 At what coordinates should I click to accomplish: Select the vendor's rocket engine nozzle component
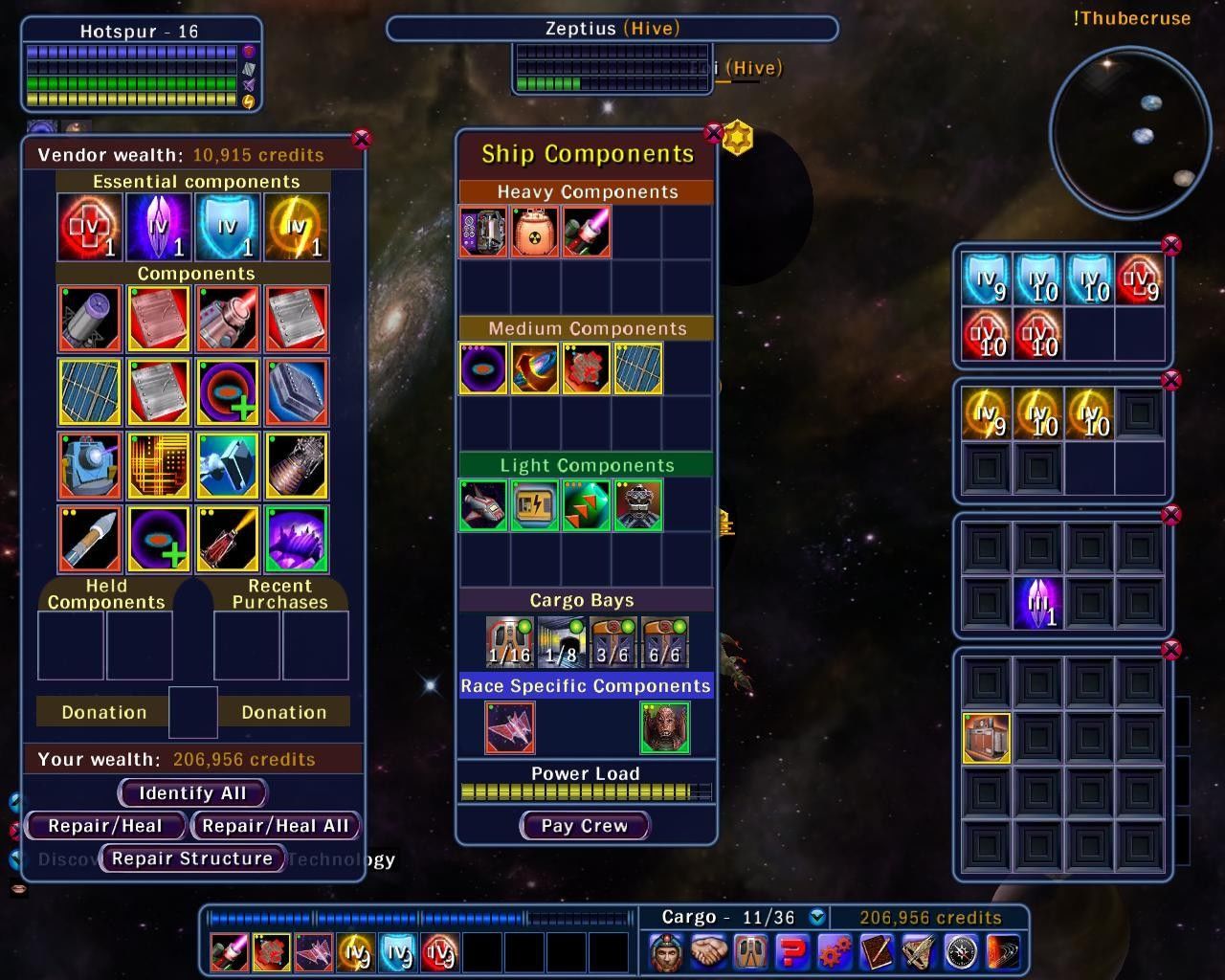(297, 466)
